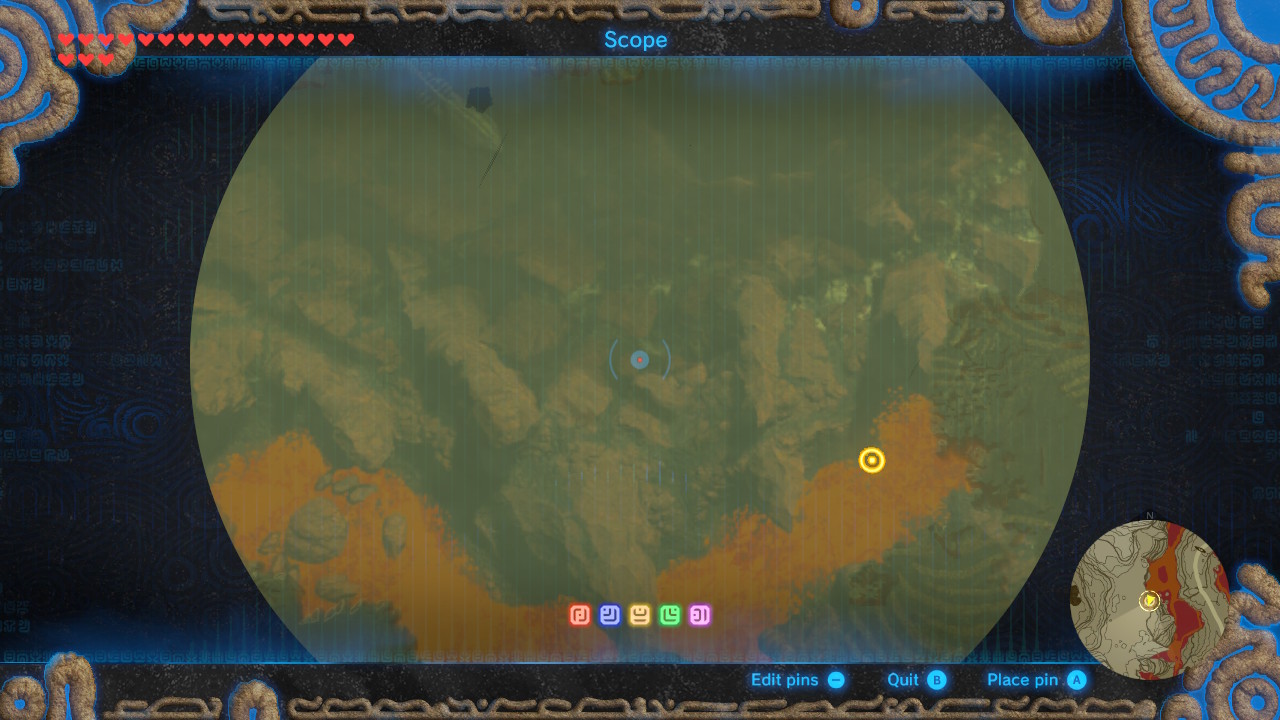
Task: Select the green pin stamp icon
Action: click(670, 614)
